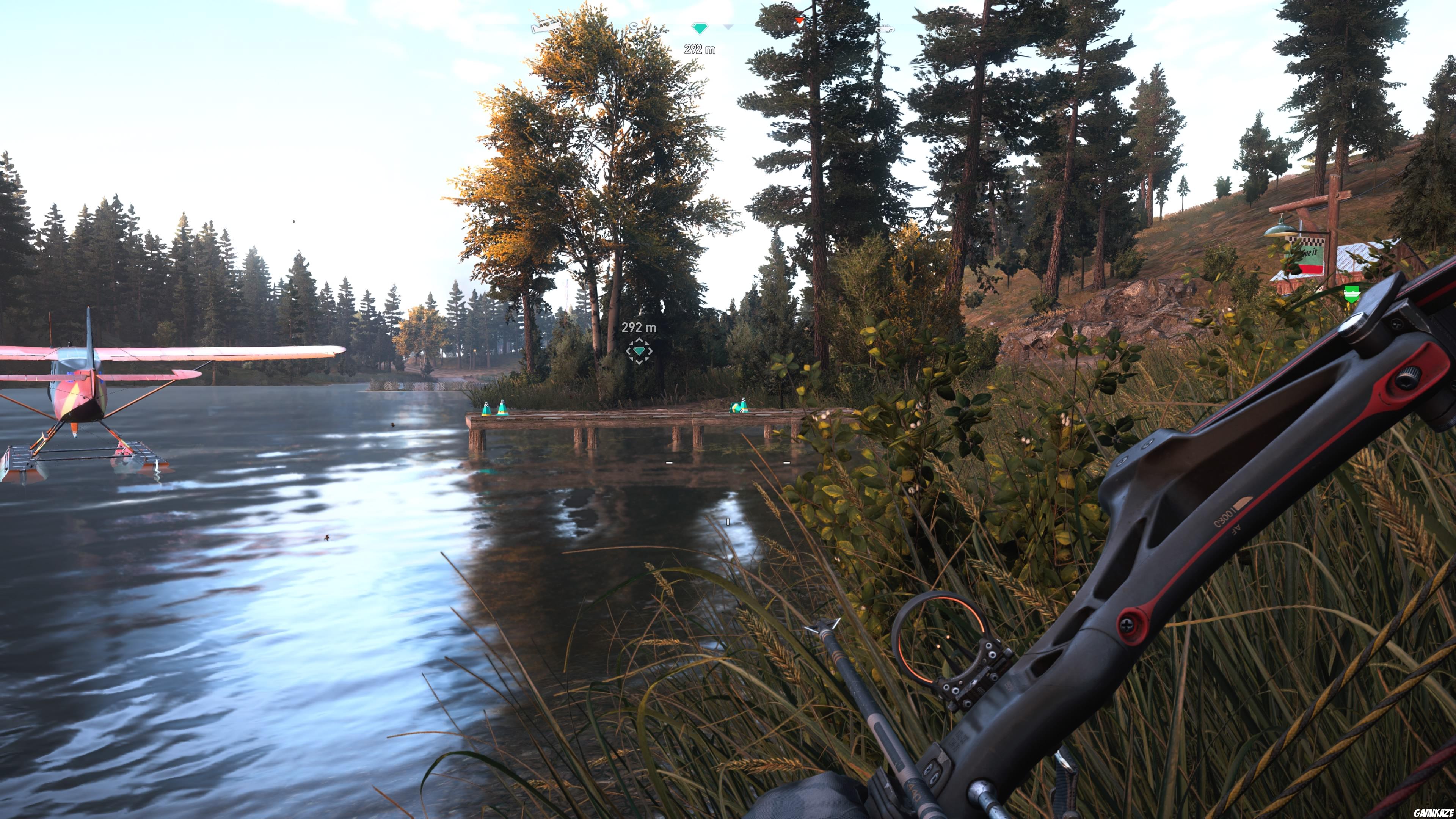The image size is (1456, 819).
Task: Click the airplane icon on the compass bar
Action: tap(546, 27)
